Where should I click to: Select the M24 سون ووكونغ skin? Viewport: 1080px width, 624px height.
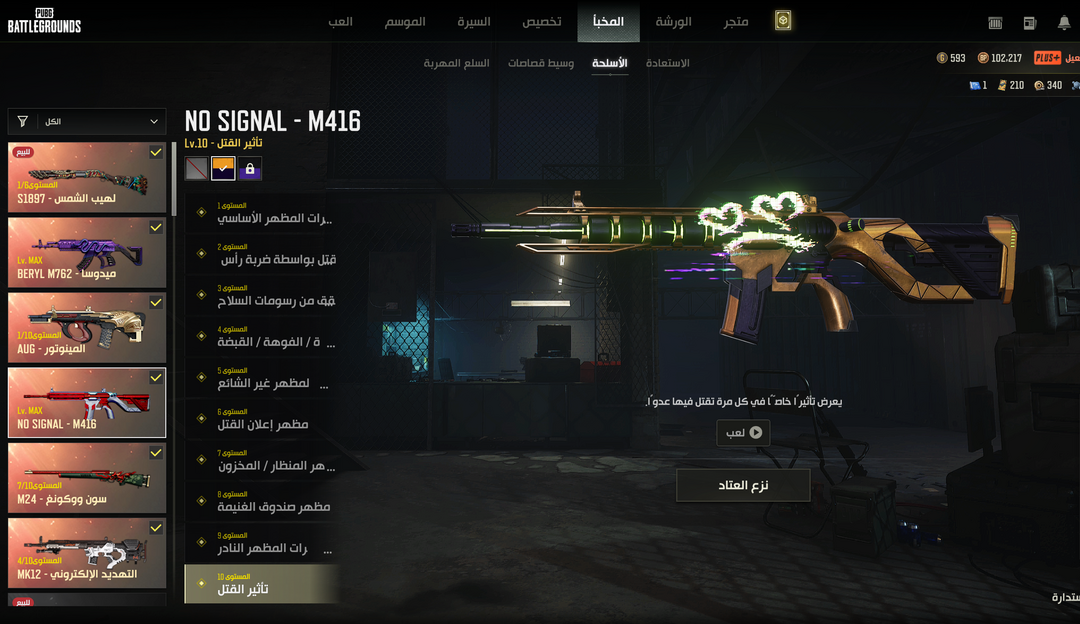pos(87,478)
